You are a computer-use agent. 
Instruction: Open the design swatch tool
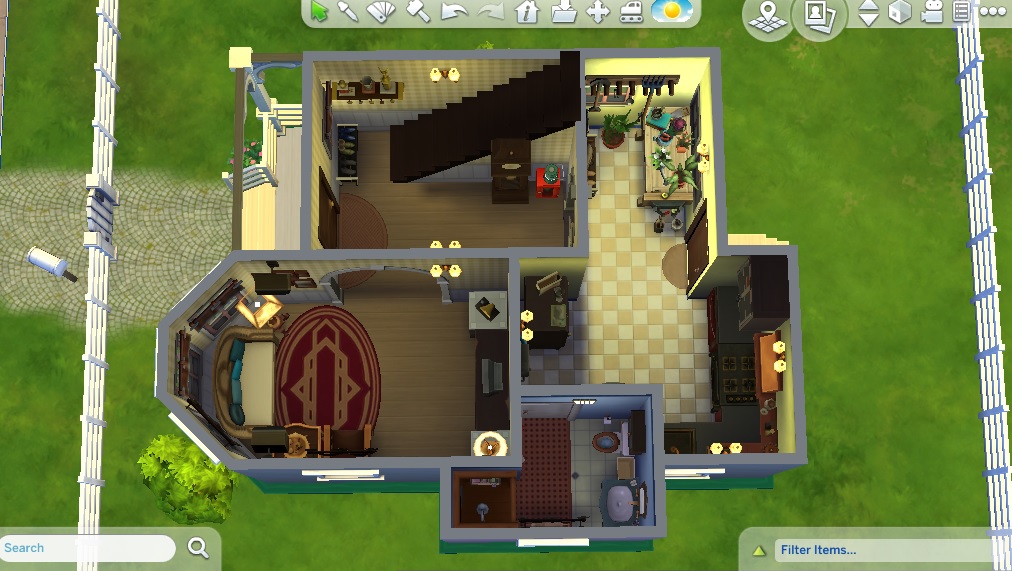(x=383, y=12)
